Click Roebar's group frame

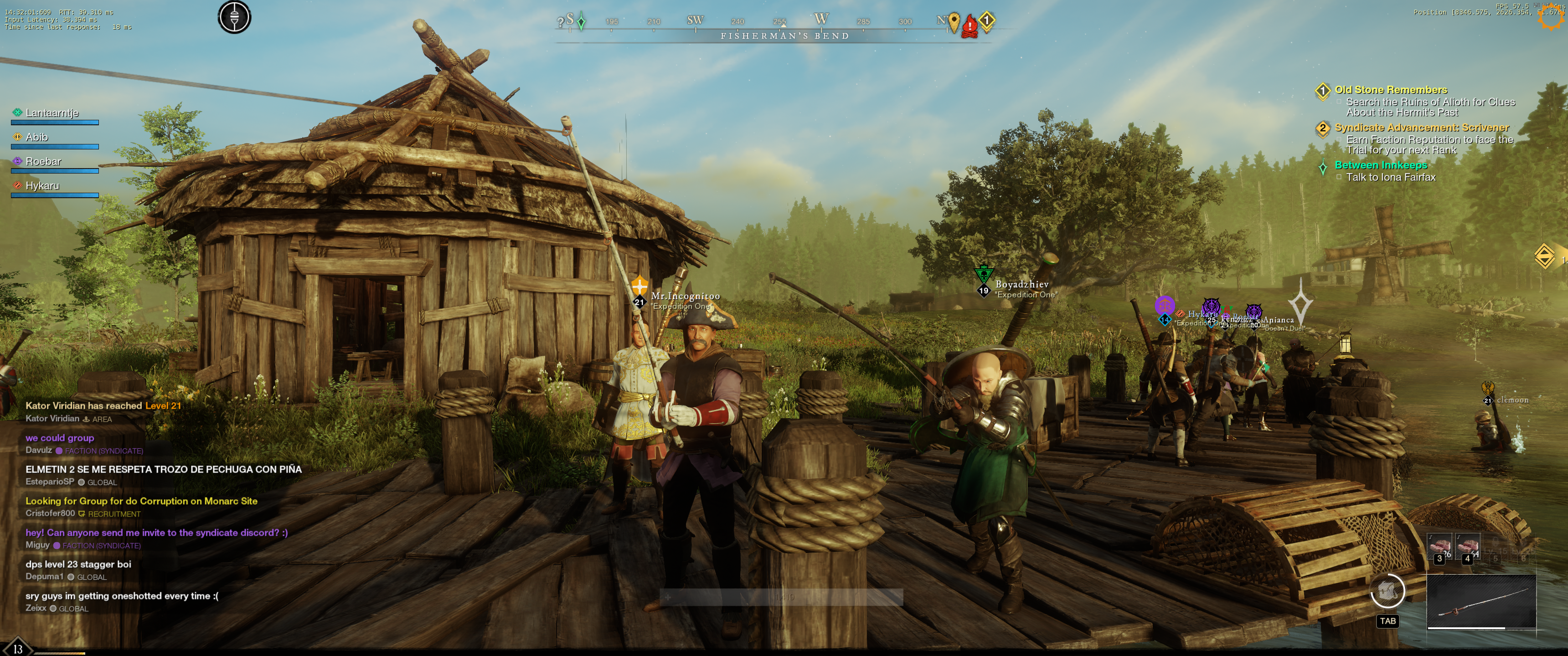(43, 162)
